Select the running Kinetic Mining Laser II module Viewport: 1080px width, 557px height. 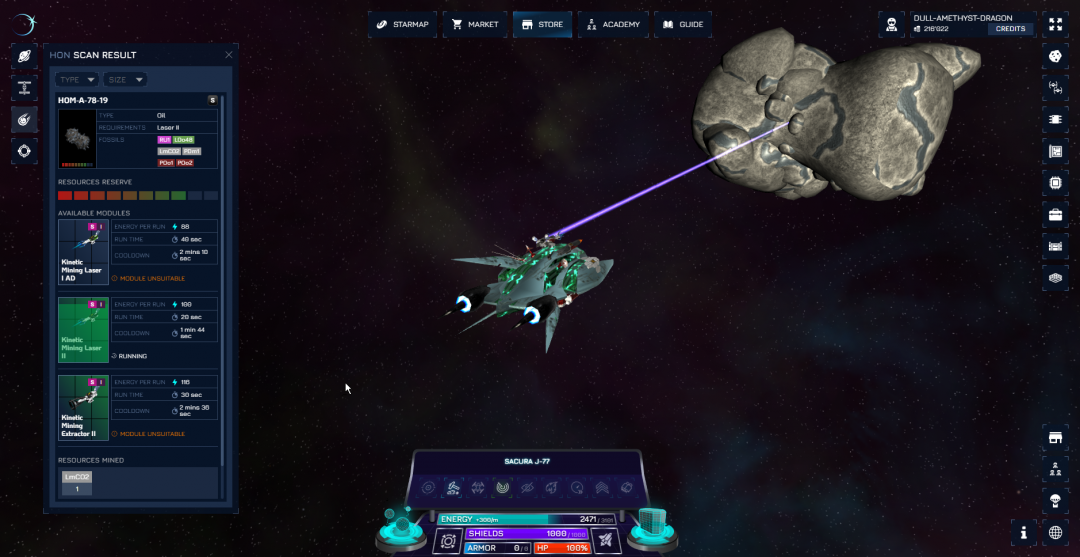[84, 329]
